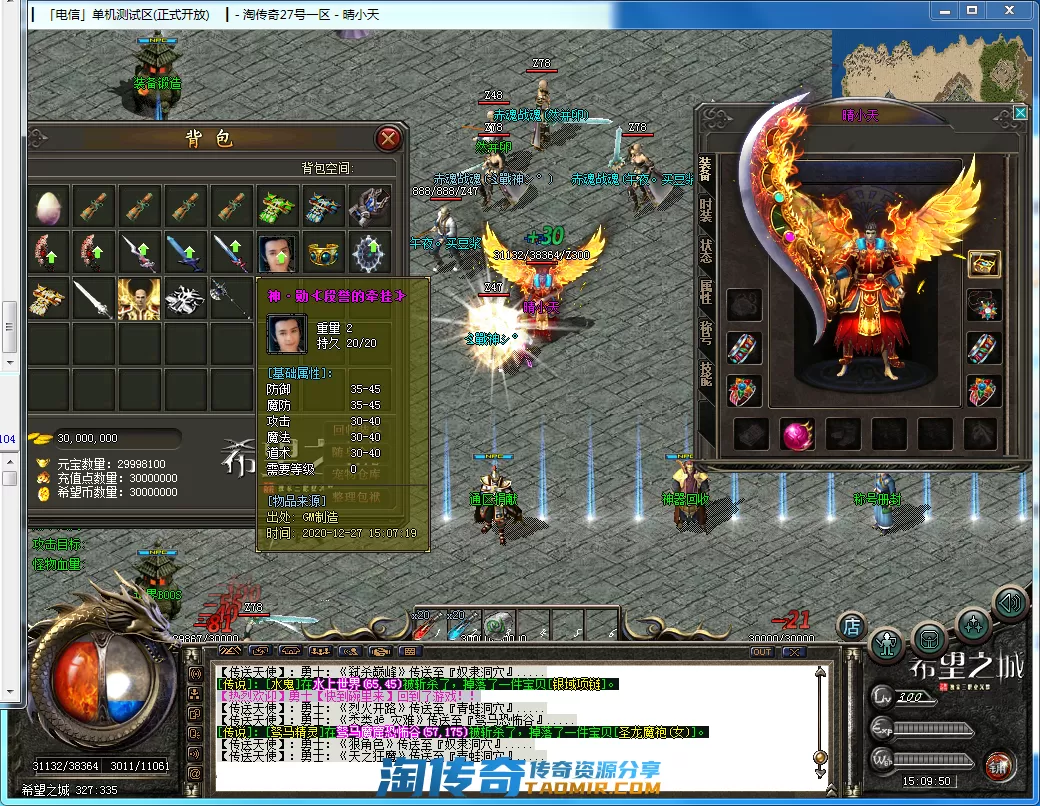The image size is (1040, 806).
Task: Select the equipped pink orb gem slot
Action: pyautogui.click(x=797, y=434)
